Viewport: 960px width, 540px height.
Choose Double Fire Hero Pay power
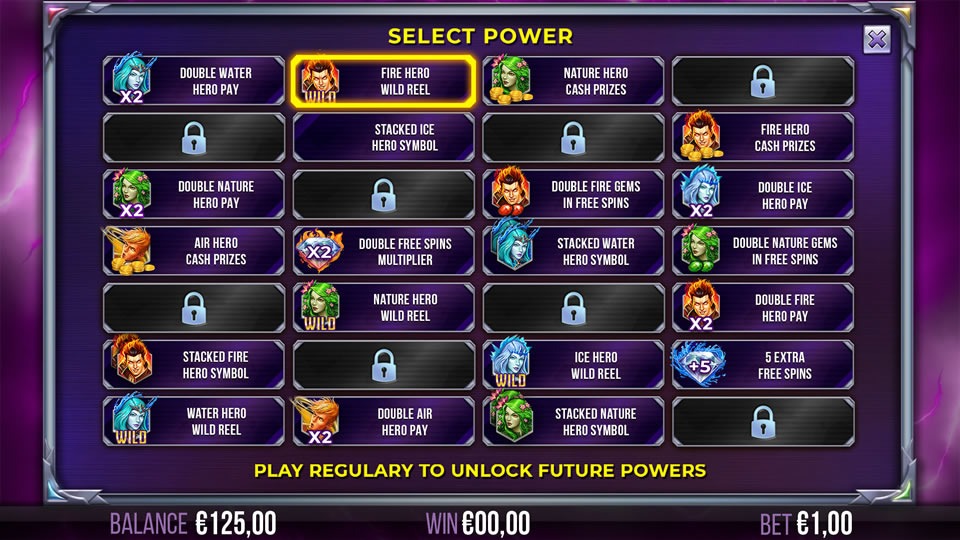coord(763,307)
